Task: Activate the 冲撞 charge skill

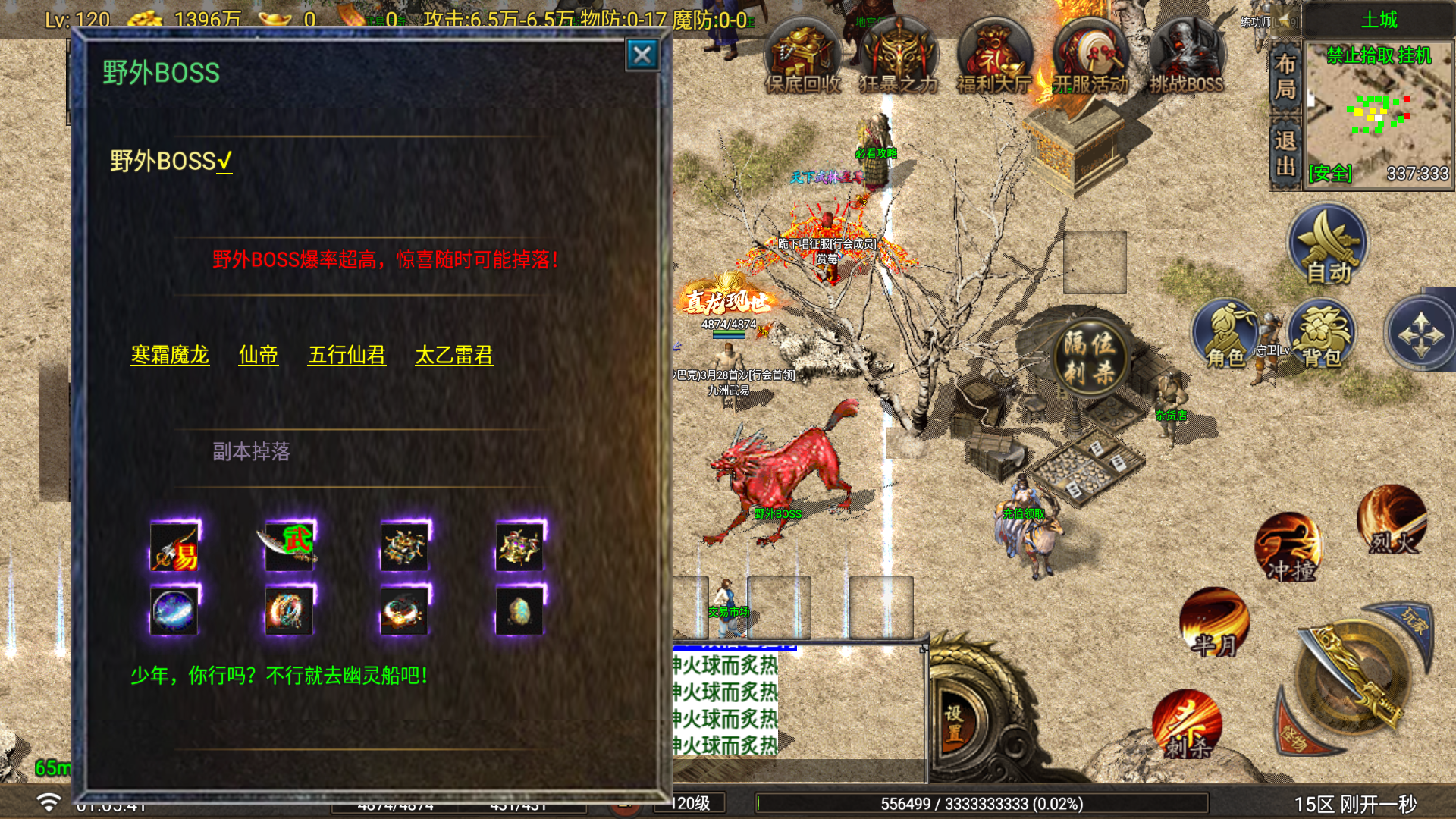Action: click(x=1288, y=548)
